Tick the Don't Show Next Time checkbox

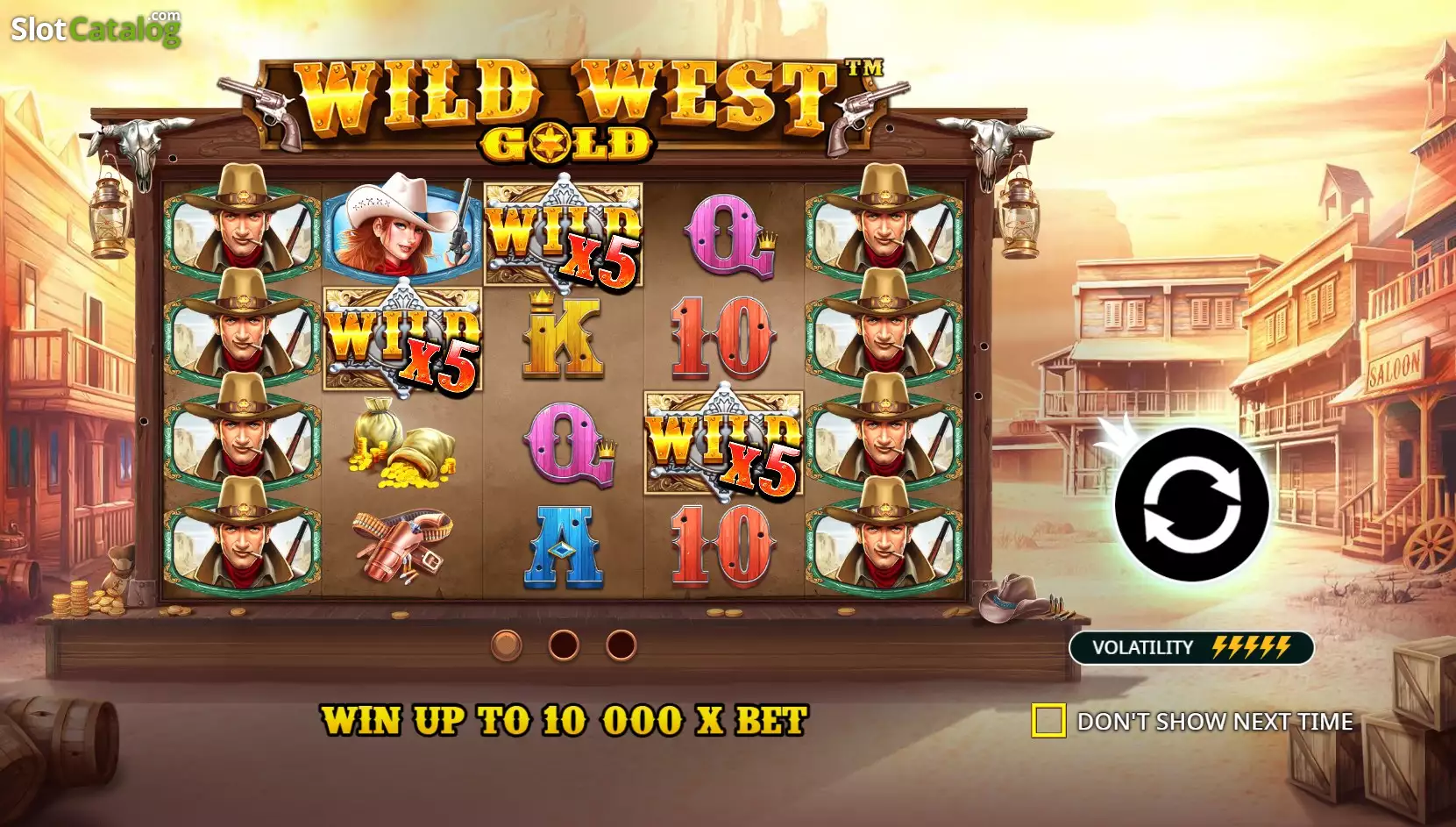1048,721
